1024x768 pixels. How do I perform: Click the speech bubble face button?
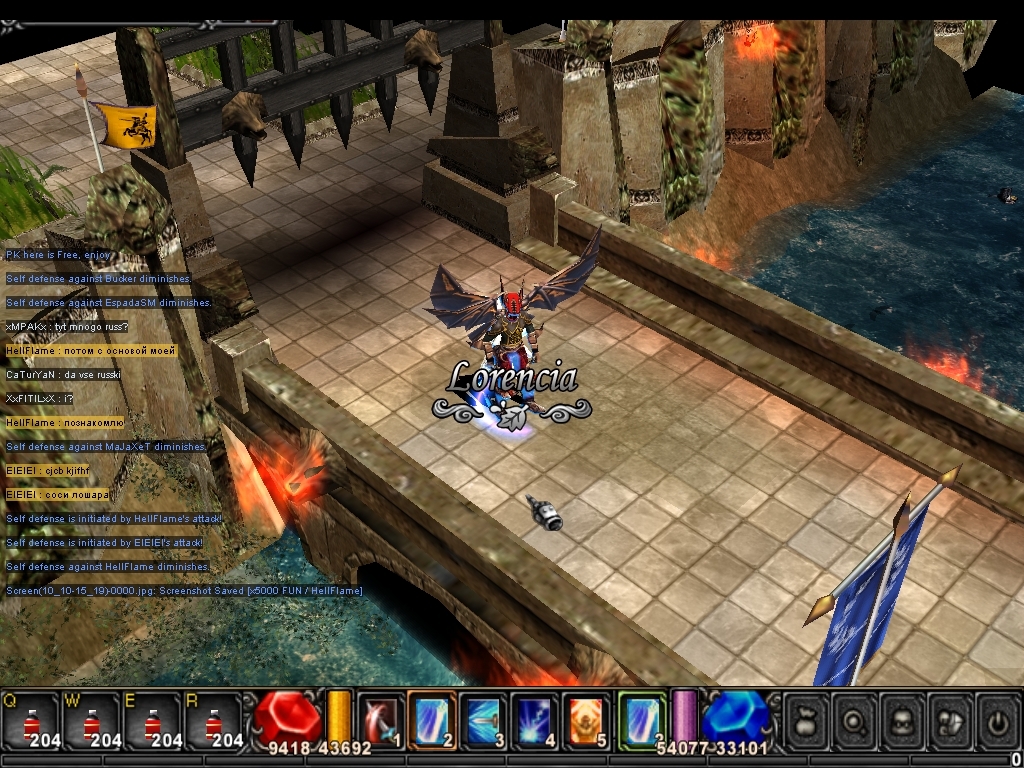click(x=950, y=720)
